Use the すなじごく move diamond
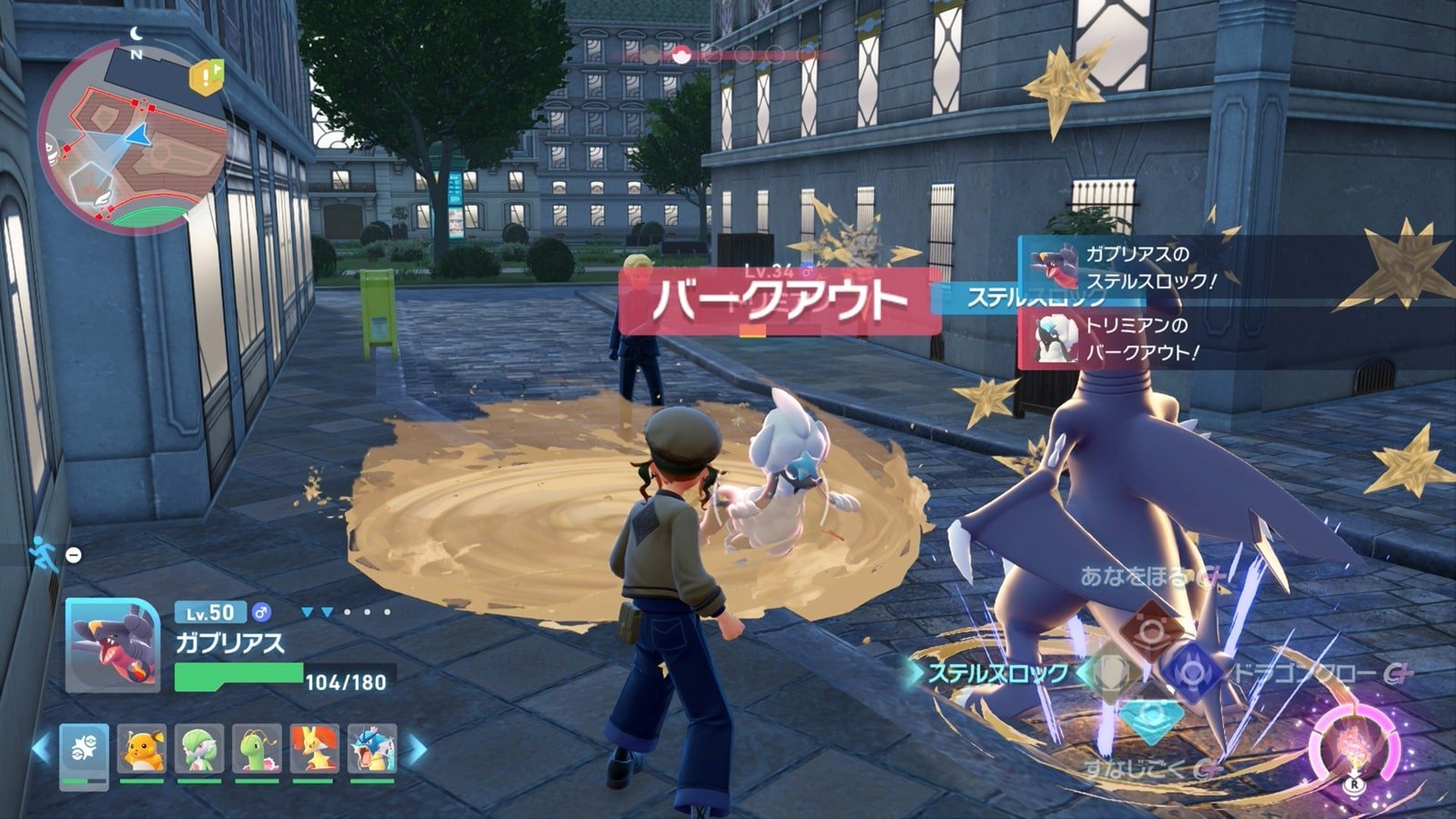This screenshot has height=819, width=1456. [1150, 716]
